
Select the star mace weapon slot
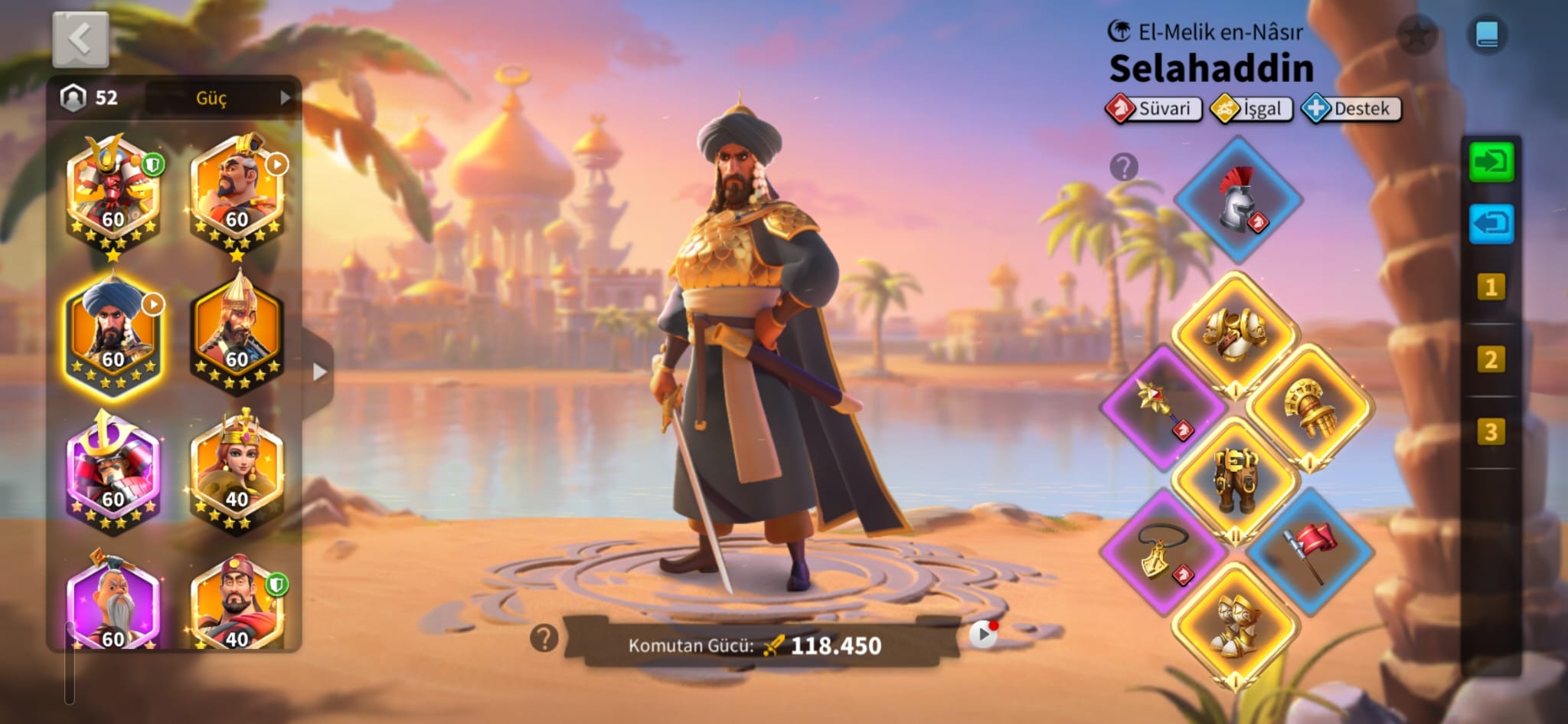[1162, 406]
